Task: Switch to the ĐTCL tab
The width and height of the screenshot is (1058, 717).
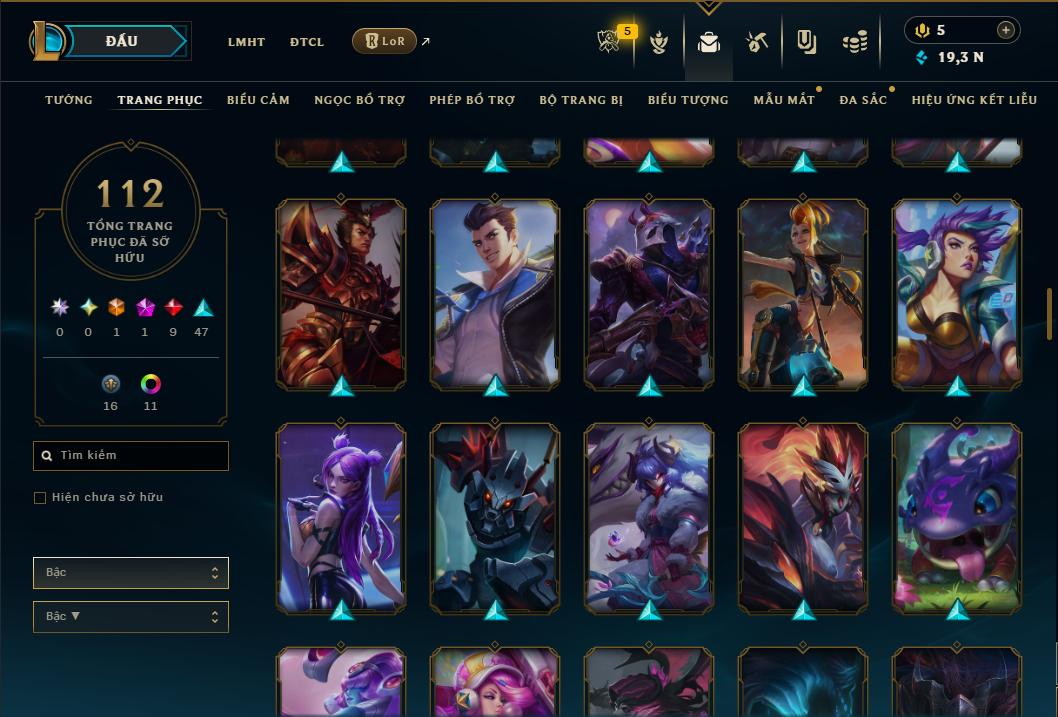Action: click(307, 42)
